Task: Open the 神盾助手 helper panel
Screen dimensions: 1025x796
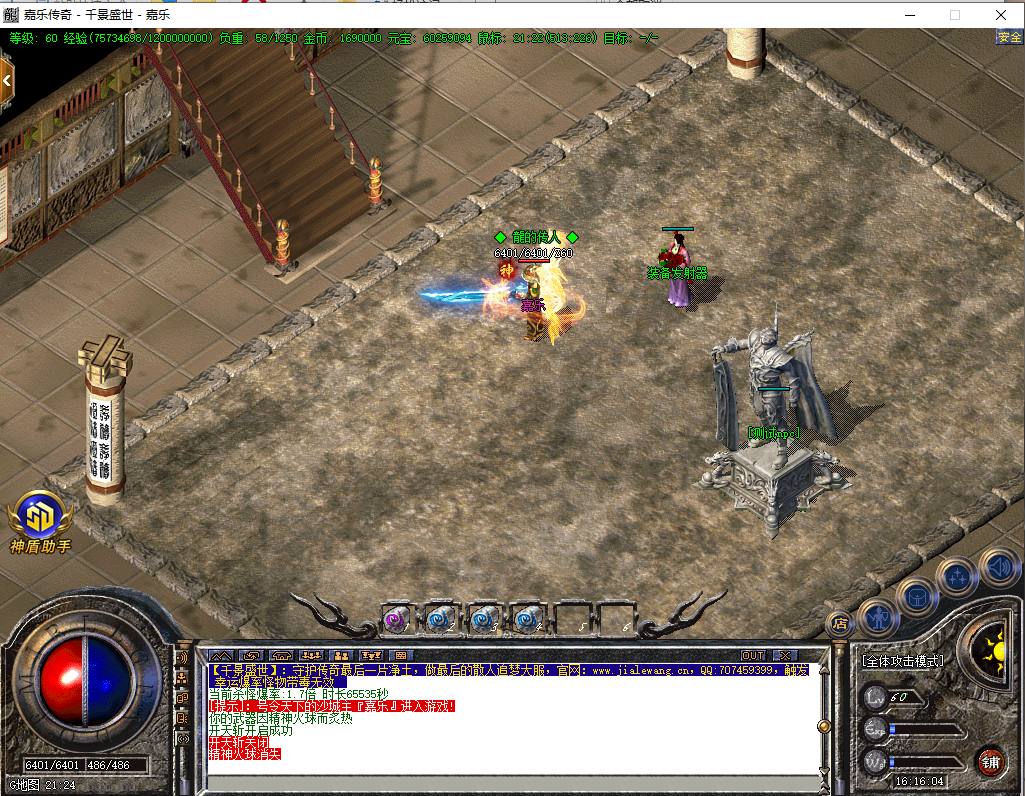Action: [40, 518]
